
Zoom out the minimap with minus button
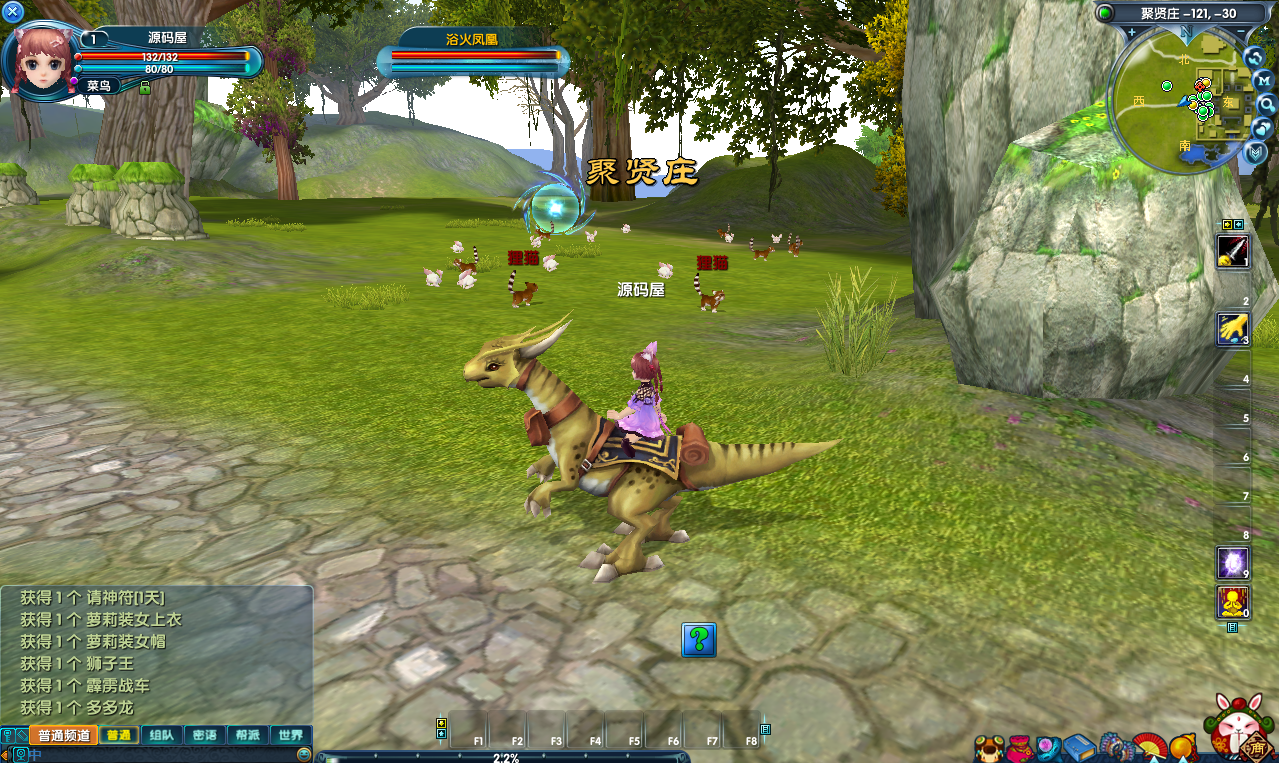tap(1241, 32)
